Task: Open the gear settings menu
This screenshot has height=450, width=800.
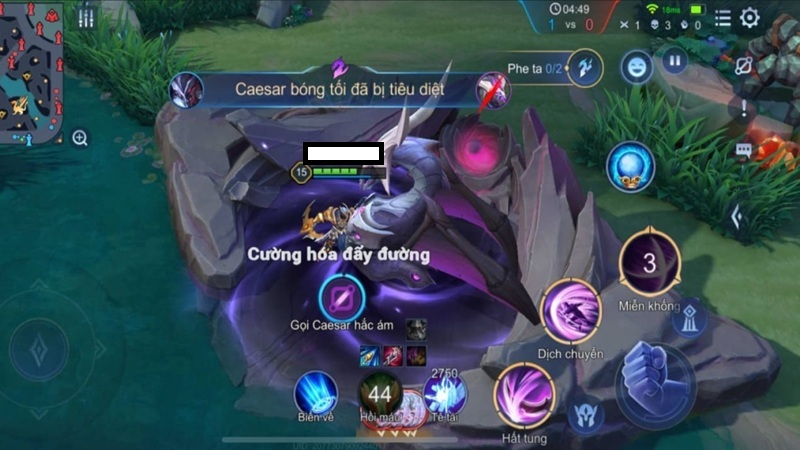Action: click(749, 17)
